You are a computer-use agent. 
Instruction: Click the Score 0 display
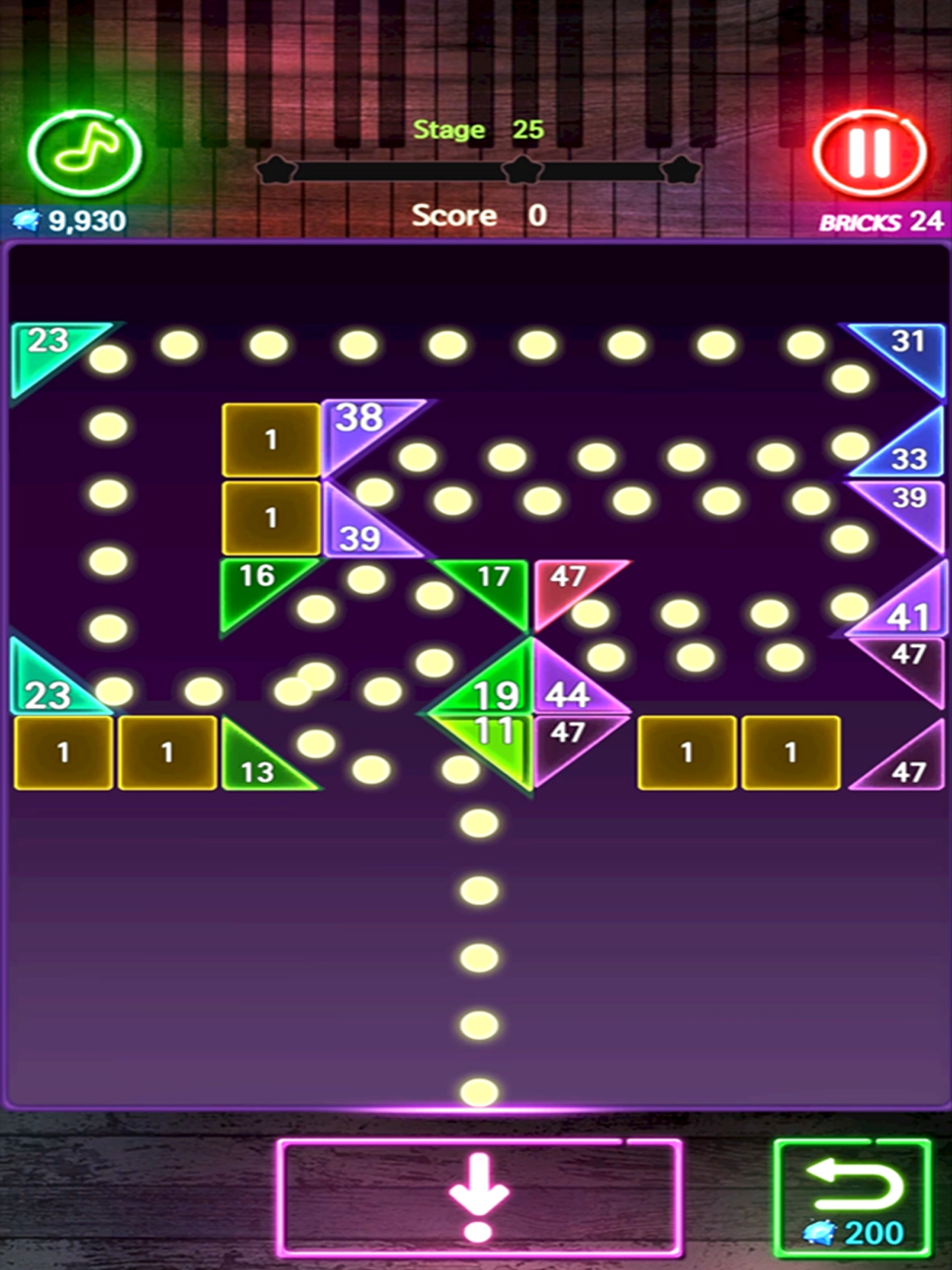point(477,215)
